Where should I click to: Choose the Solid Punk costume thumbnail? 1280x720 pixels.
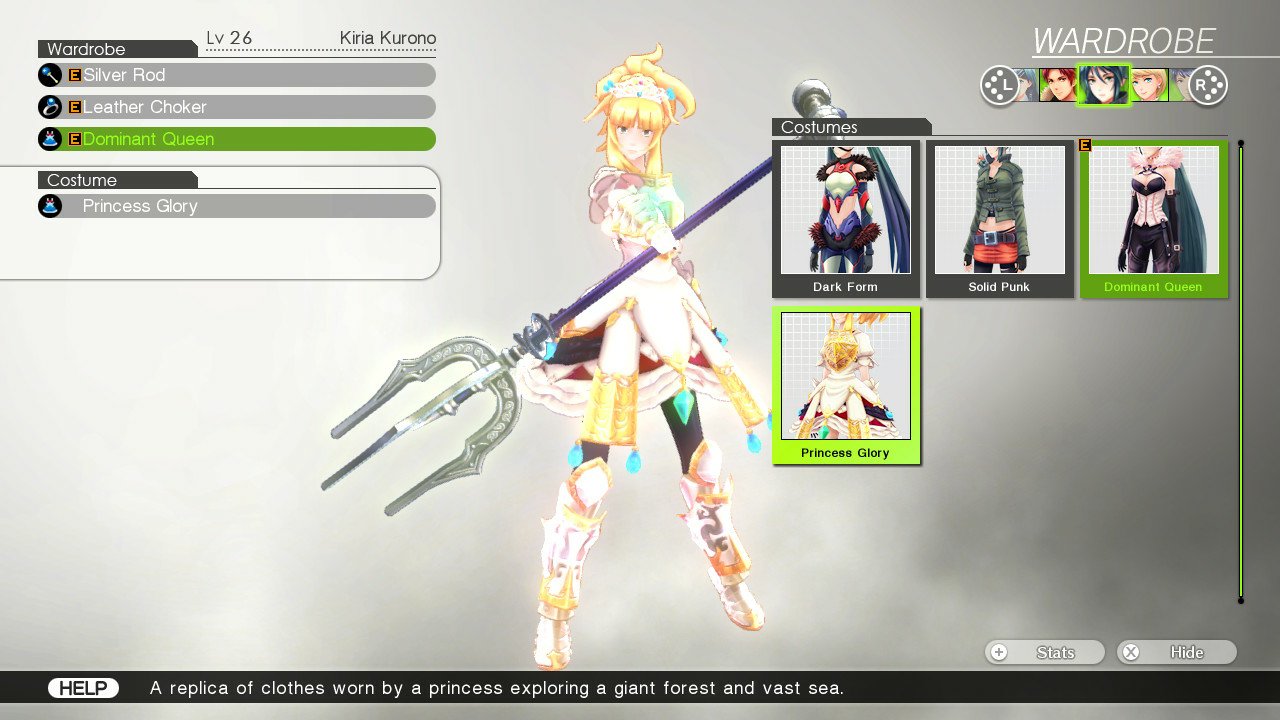click(x=999, y=219)
